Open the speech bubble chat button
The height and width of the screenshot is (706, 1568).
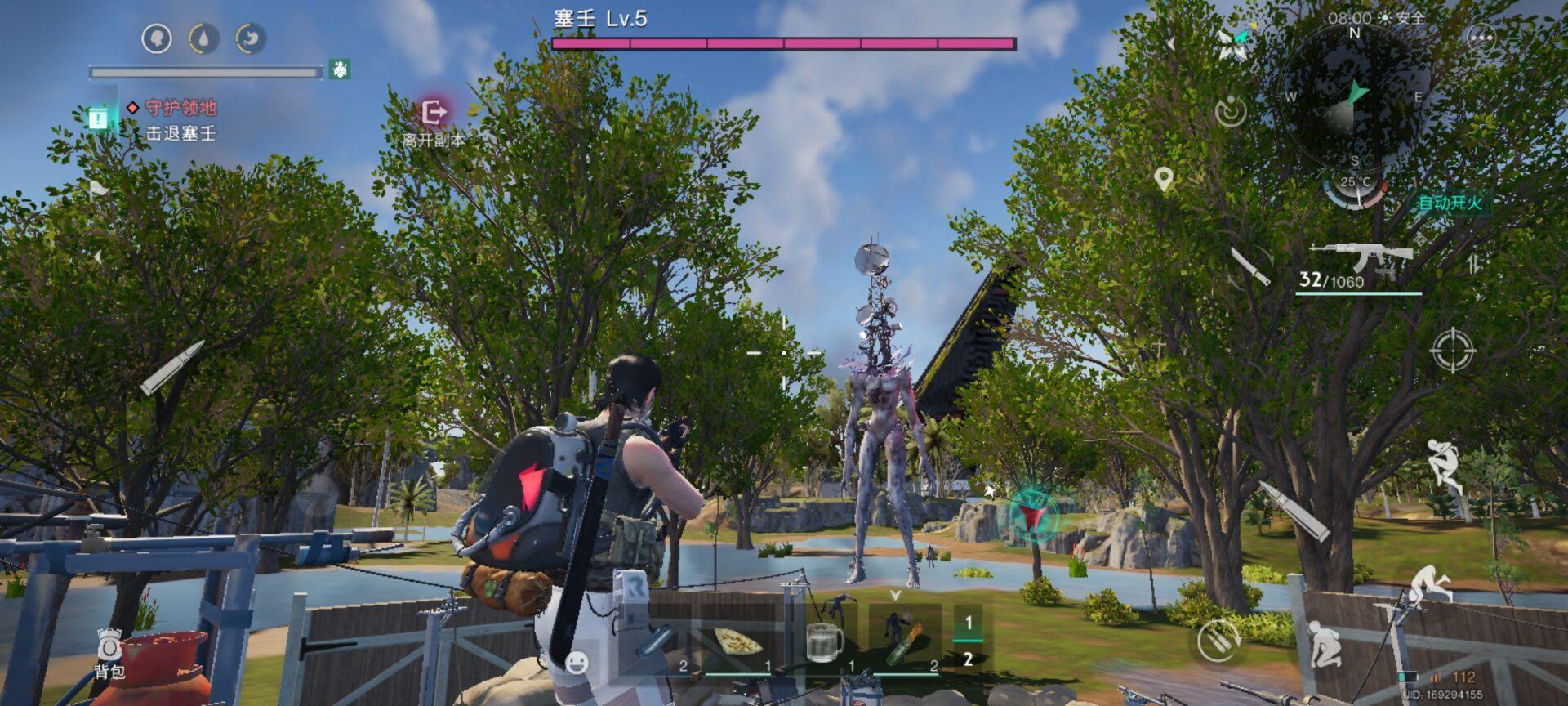pyautogui.click(x=1481, y=38)
